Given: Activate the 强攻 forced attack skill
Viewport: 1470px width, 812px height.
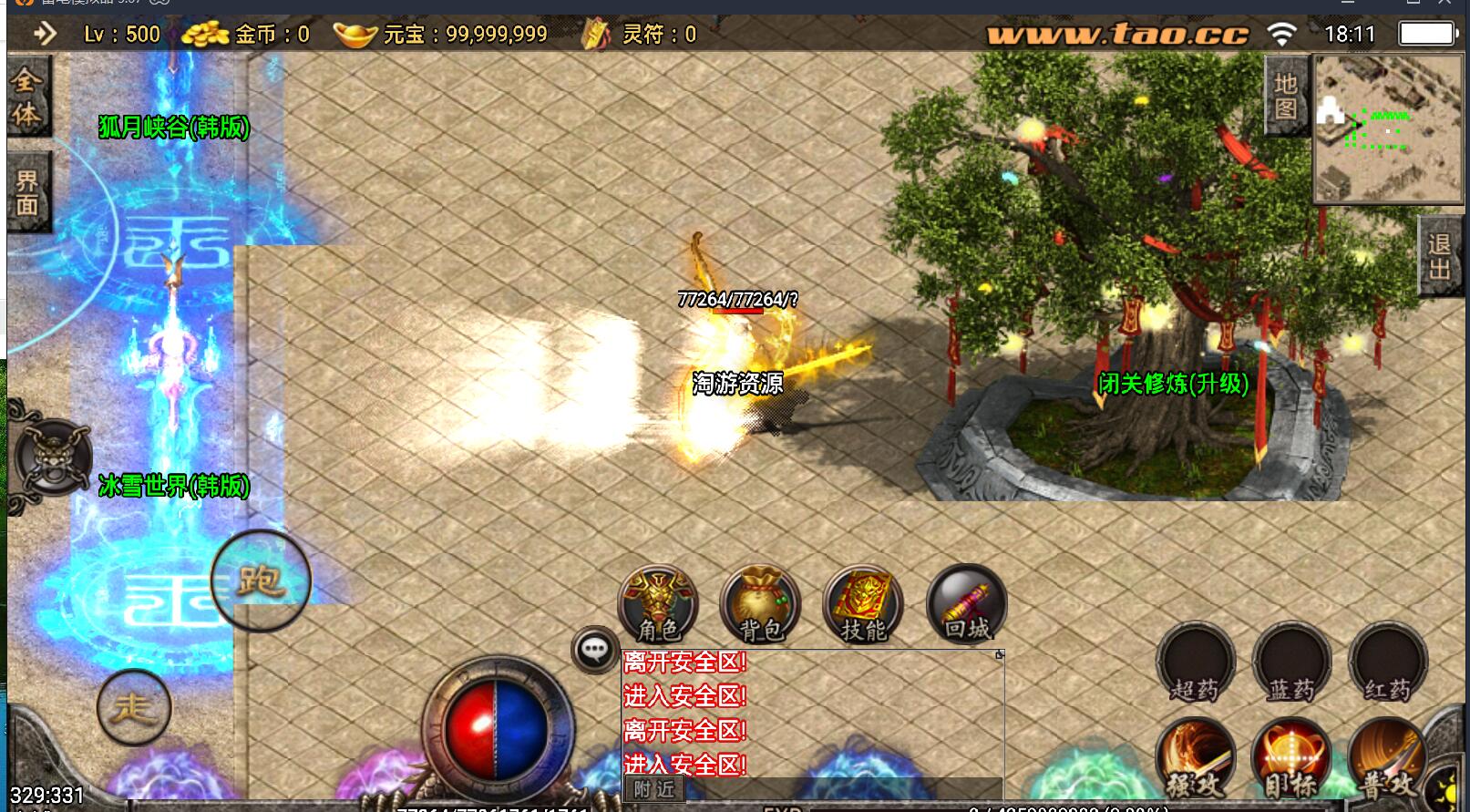Looking at the screenshot, I should [1195, 760].
